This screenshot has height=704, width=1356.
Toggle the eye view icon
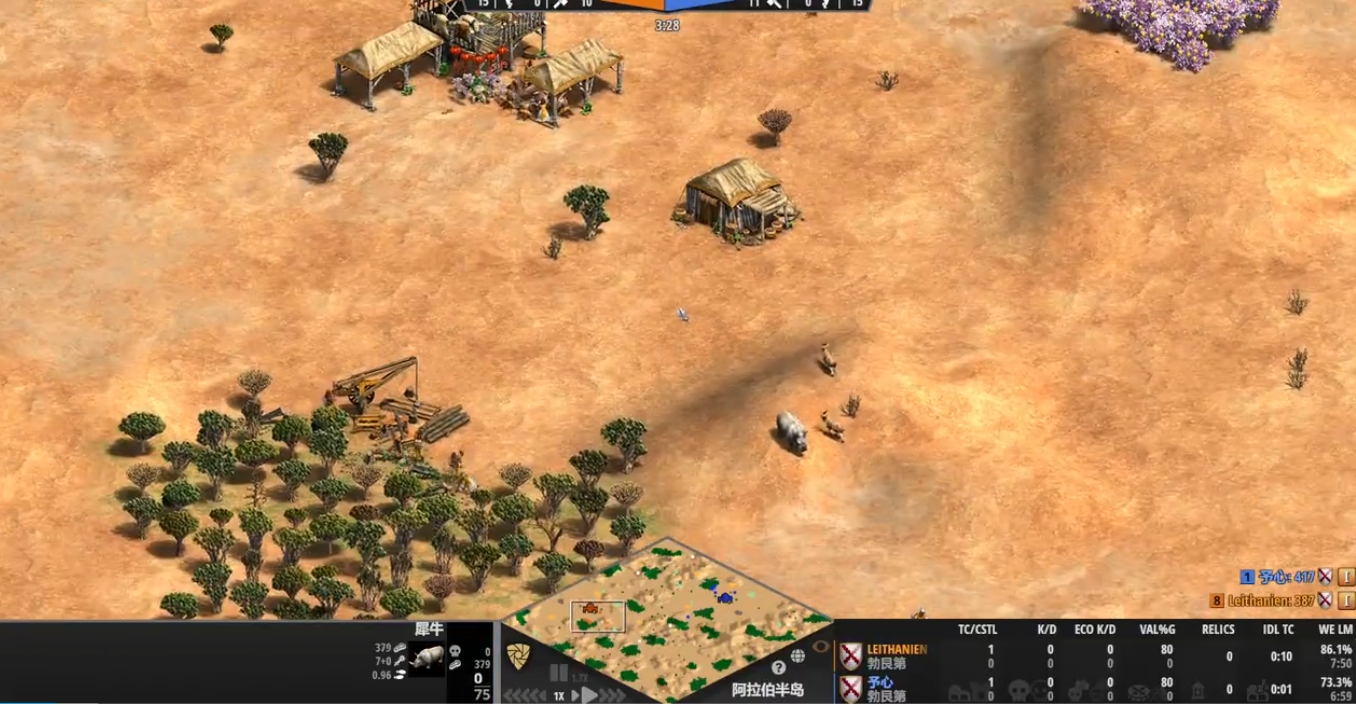[821, 646]
